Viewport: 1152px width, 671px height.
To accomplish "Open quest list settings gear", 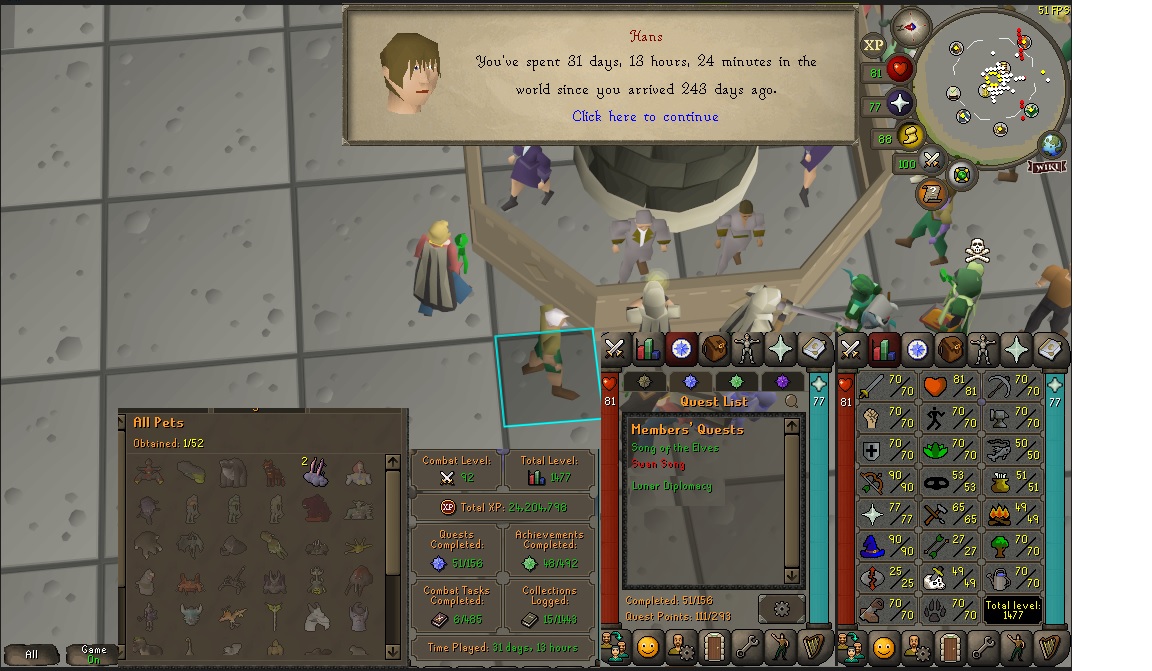I will click(781, 607).
